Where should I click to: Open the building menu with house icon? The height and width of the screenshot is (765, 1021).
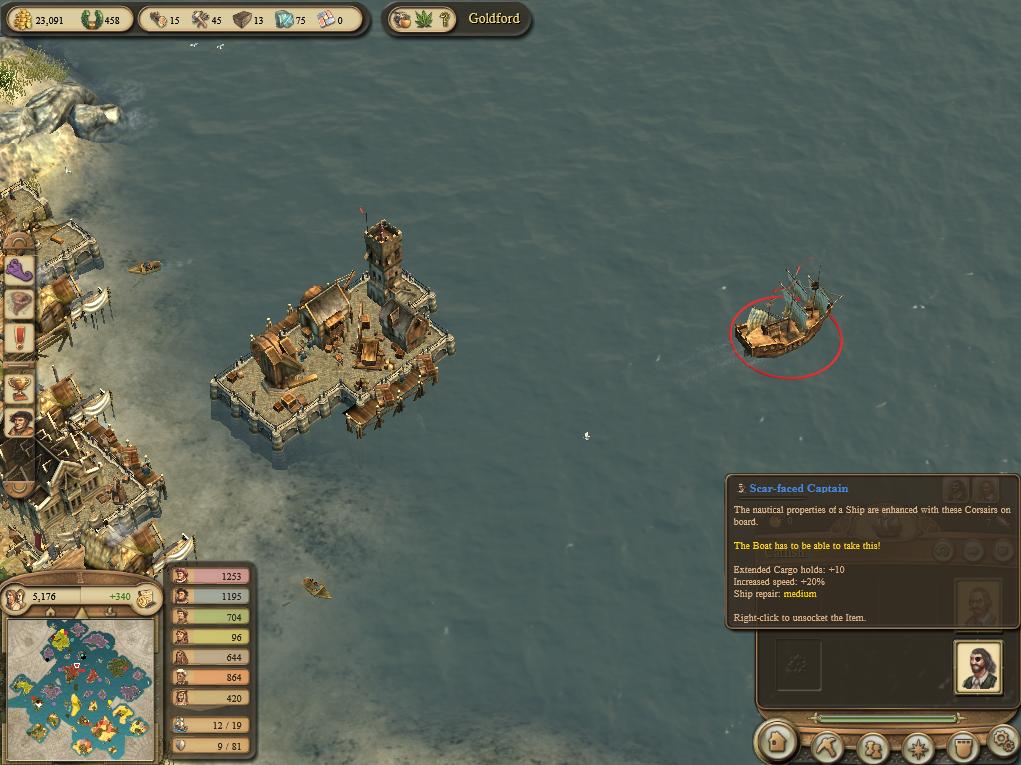pyautogui.click(x=779, y=744)
